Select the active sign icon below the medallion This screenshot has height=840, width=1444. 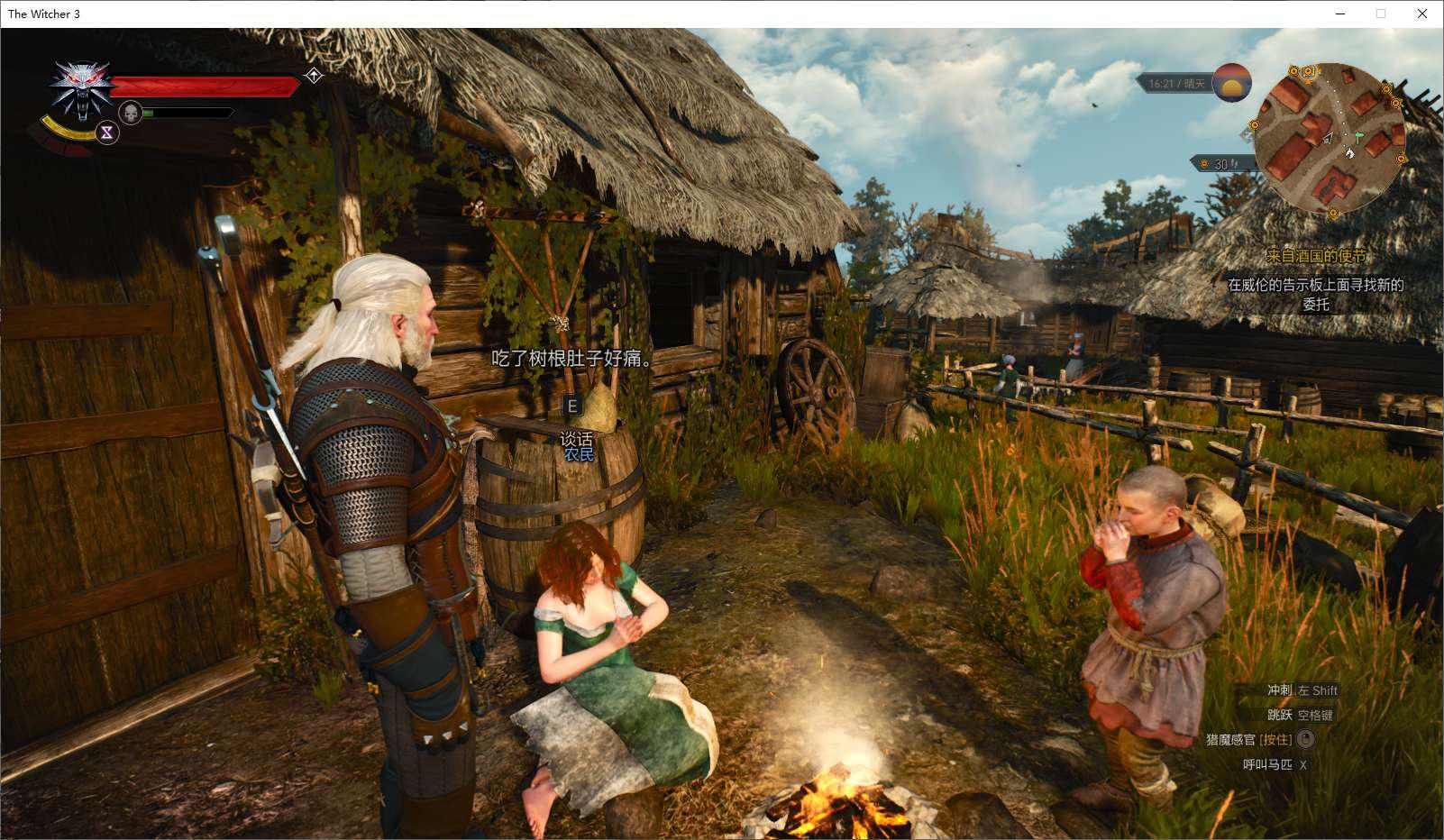pos(106,132)
